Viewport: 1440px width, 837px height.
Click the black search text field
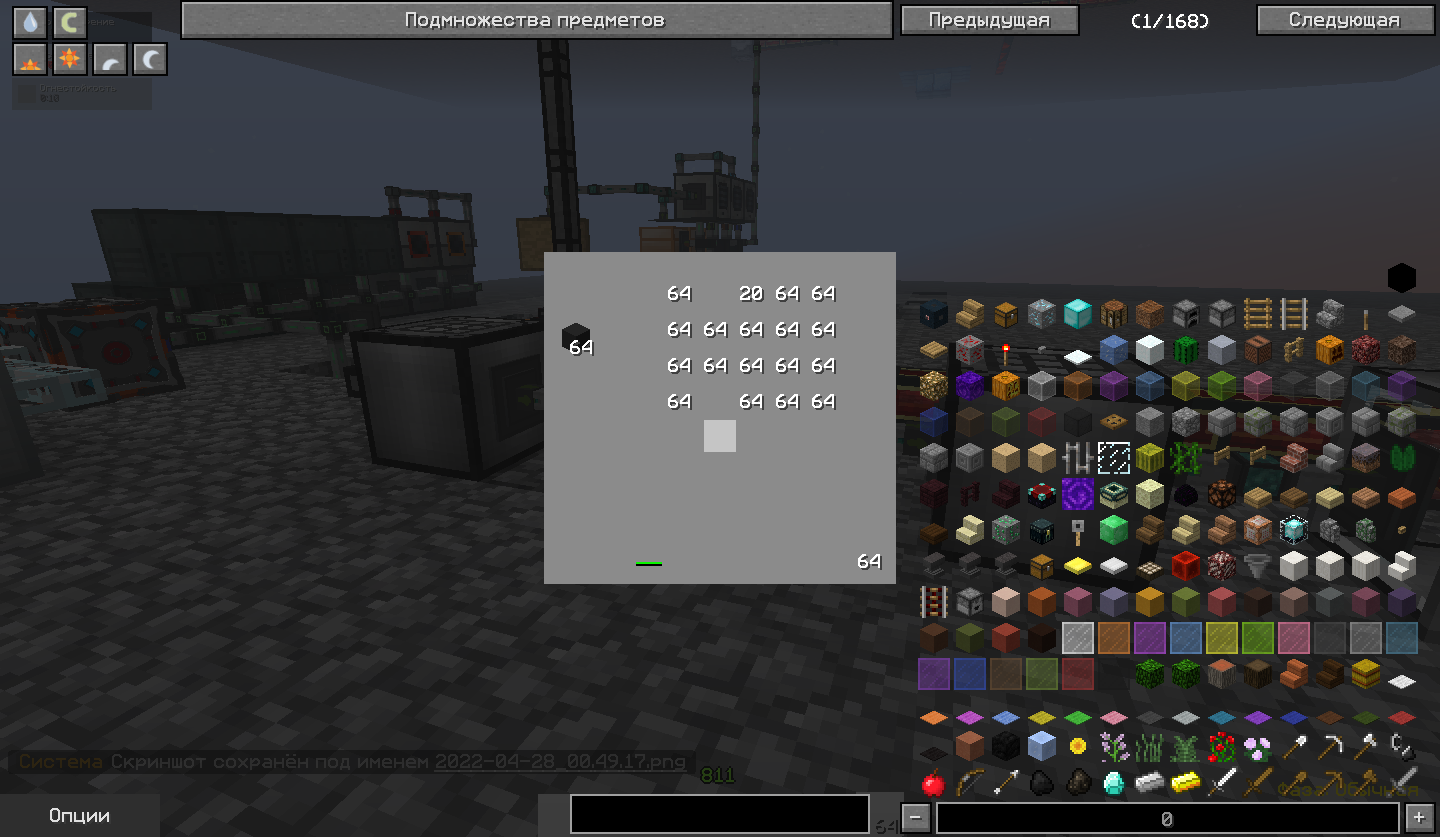pos(719,814)
